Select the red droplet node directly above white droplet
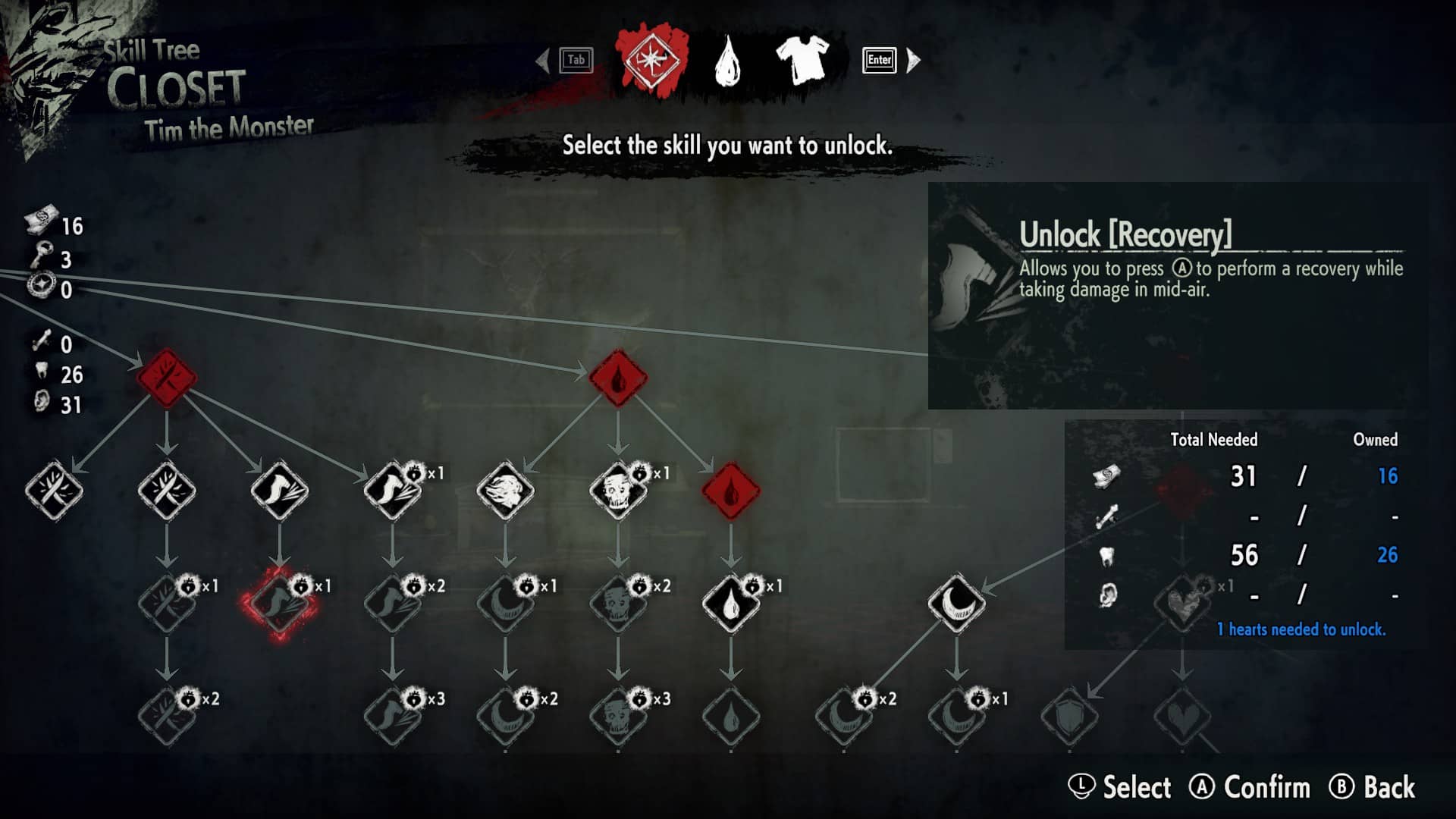The height and width of the screenshot is (819, 1456). click(x=730, y=491)
